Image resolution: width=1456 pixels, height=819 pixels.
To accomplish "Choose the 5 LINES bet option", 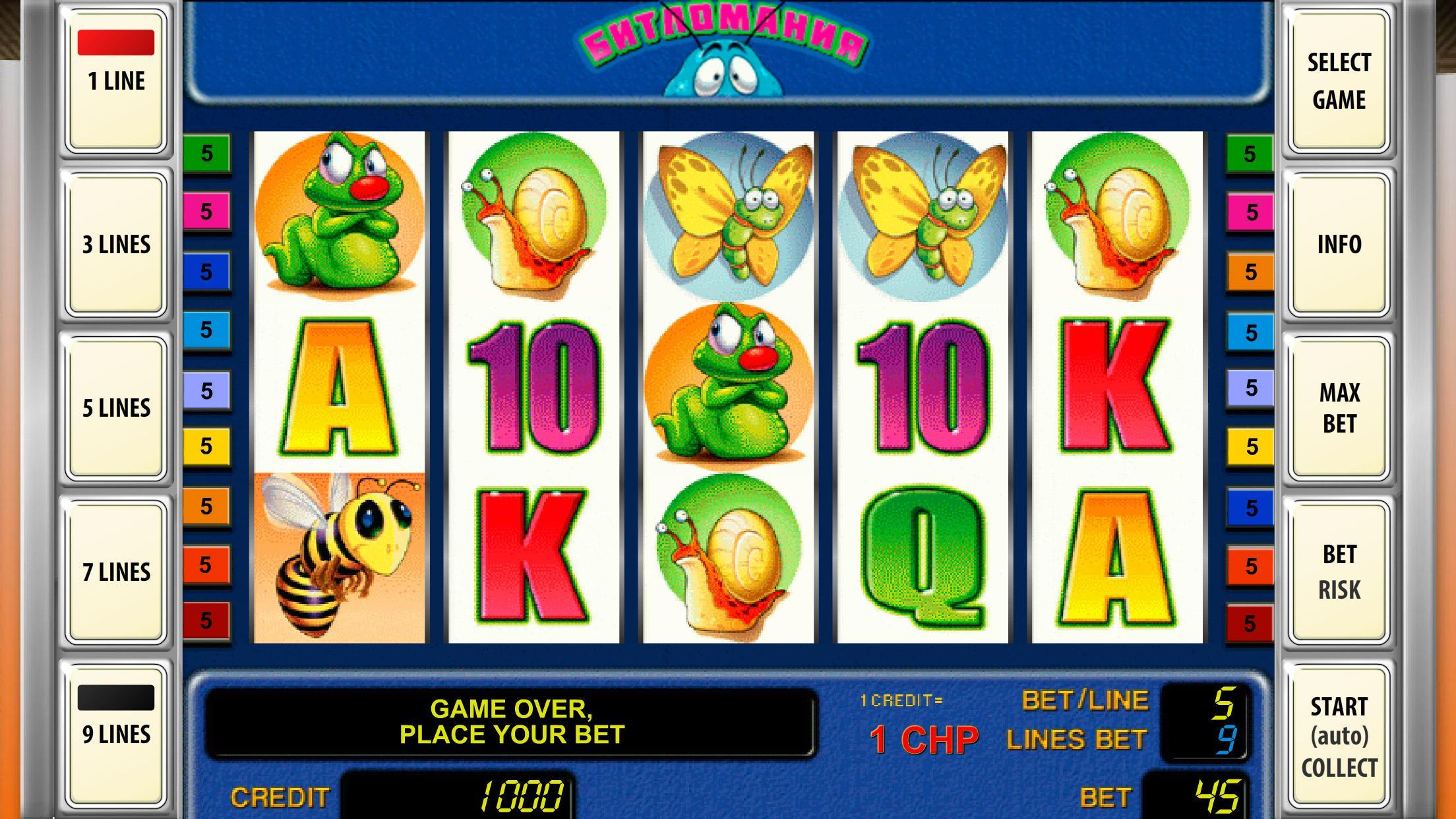I will [x=116, y=408].
